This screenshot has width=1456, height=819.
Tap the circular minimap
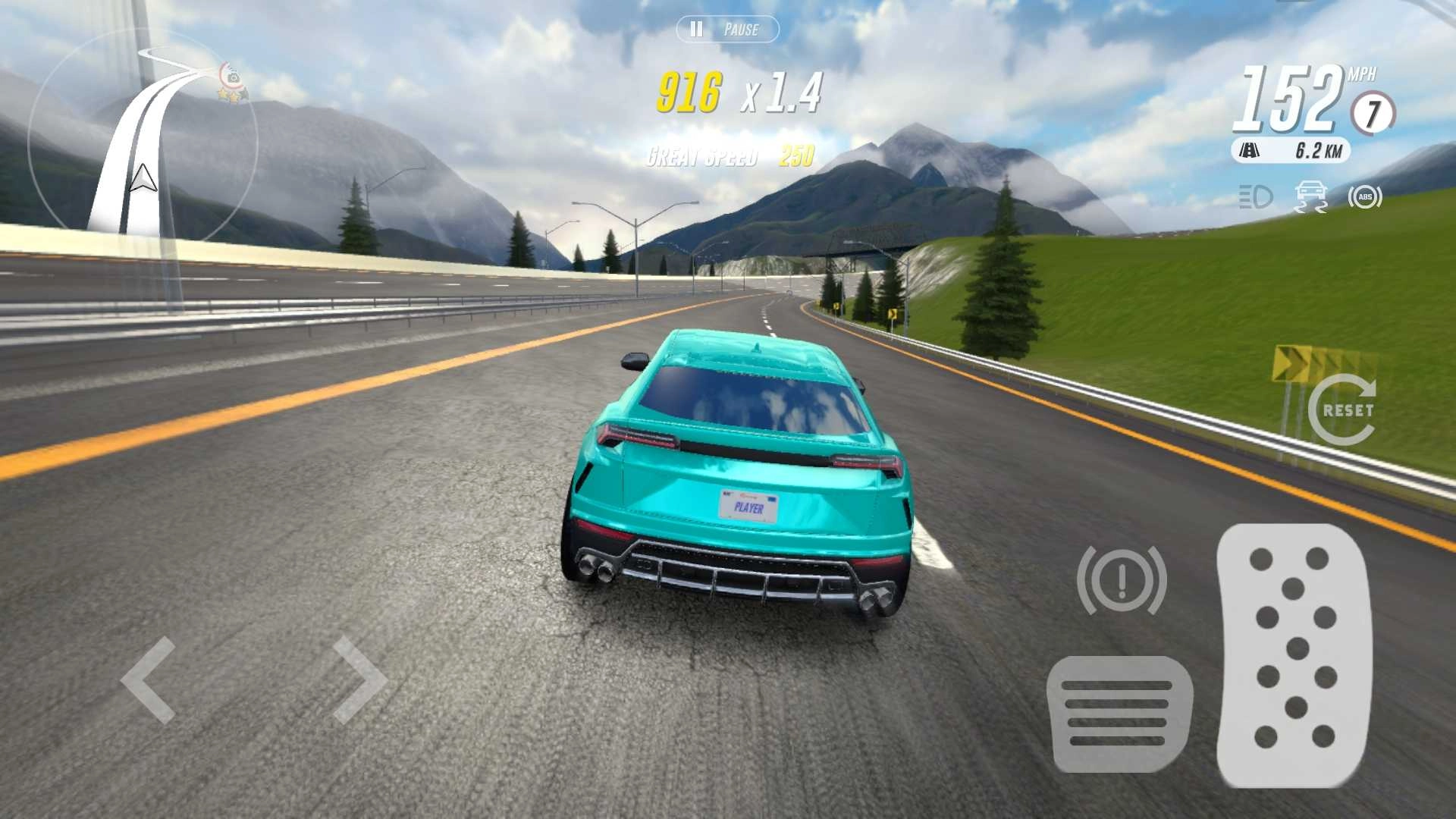142,140
